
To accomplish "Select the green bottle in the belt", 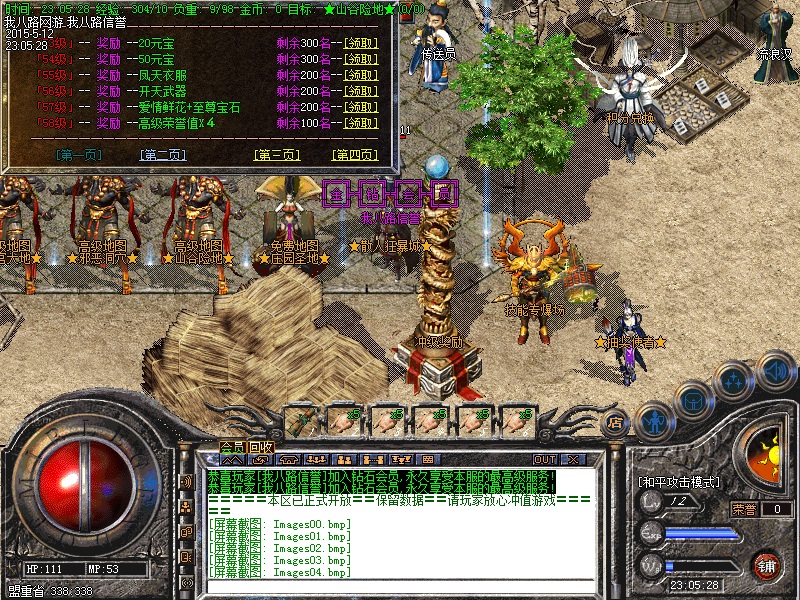I will coord(302,420).
